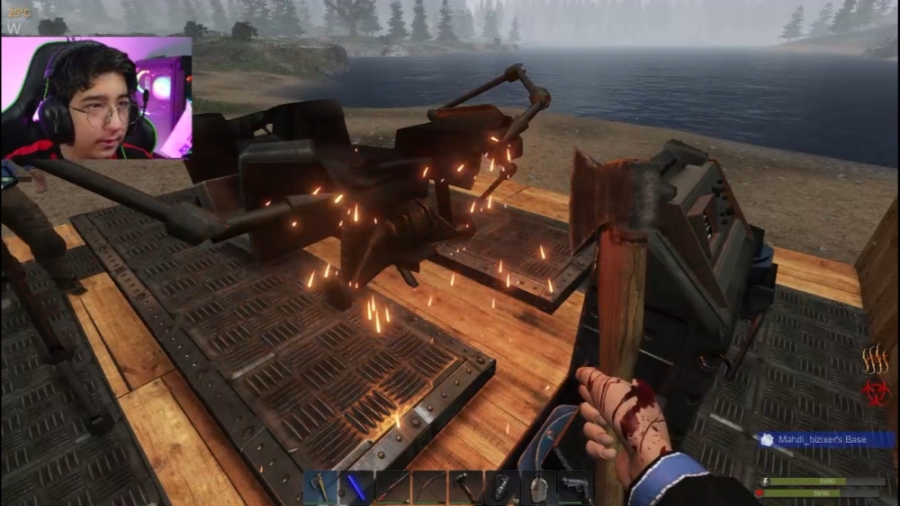Image resolution: width=900 pixels, height=506 pixels.
Task: Equip the pistol from the hotbar
Action: point(573,487)
